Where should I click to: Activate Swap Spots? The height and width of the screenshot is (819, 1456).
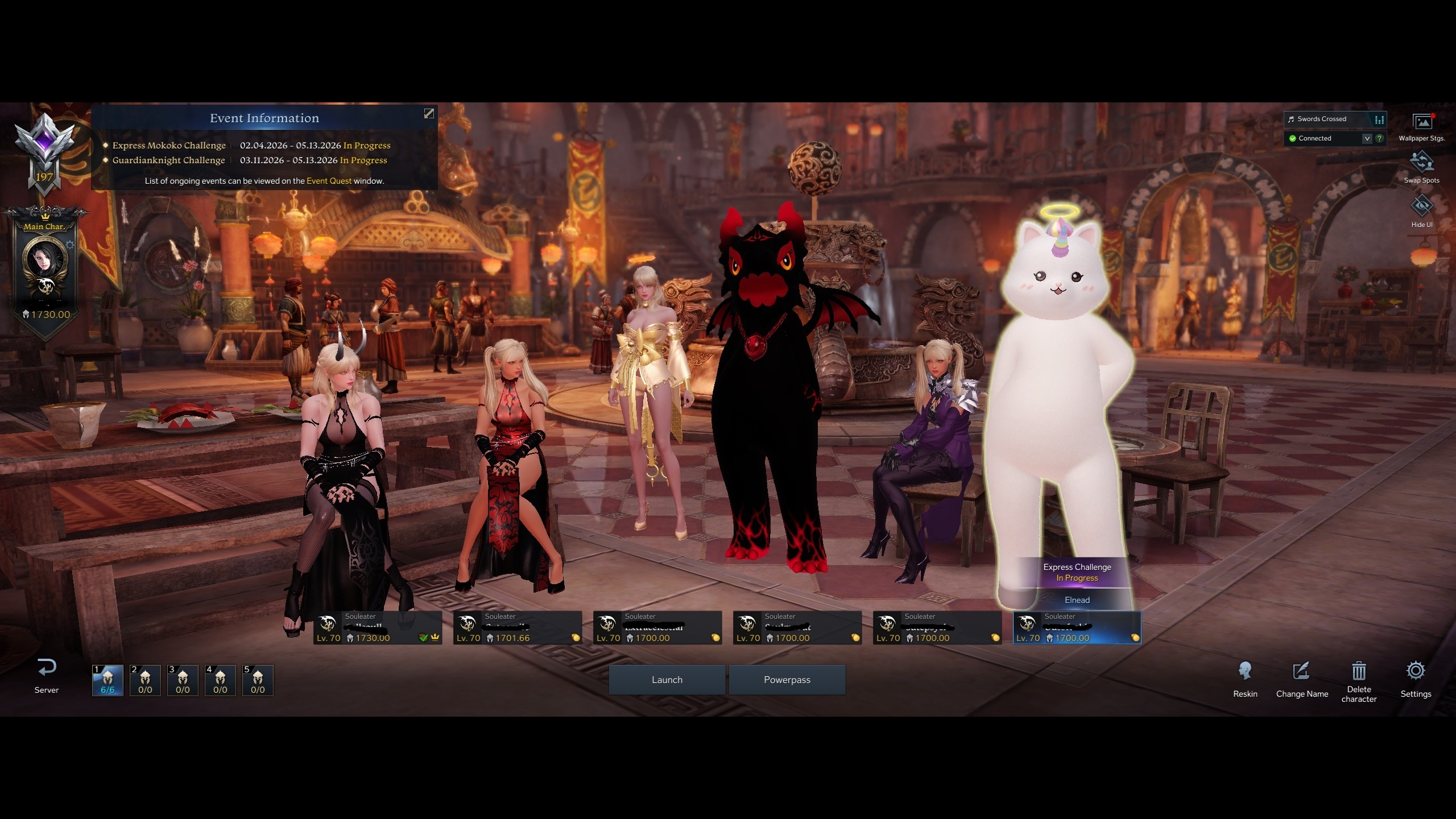(1421, 167)
